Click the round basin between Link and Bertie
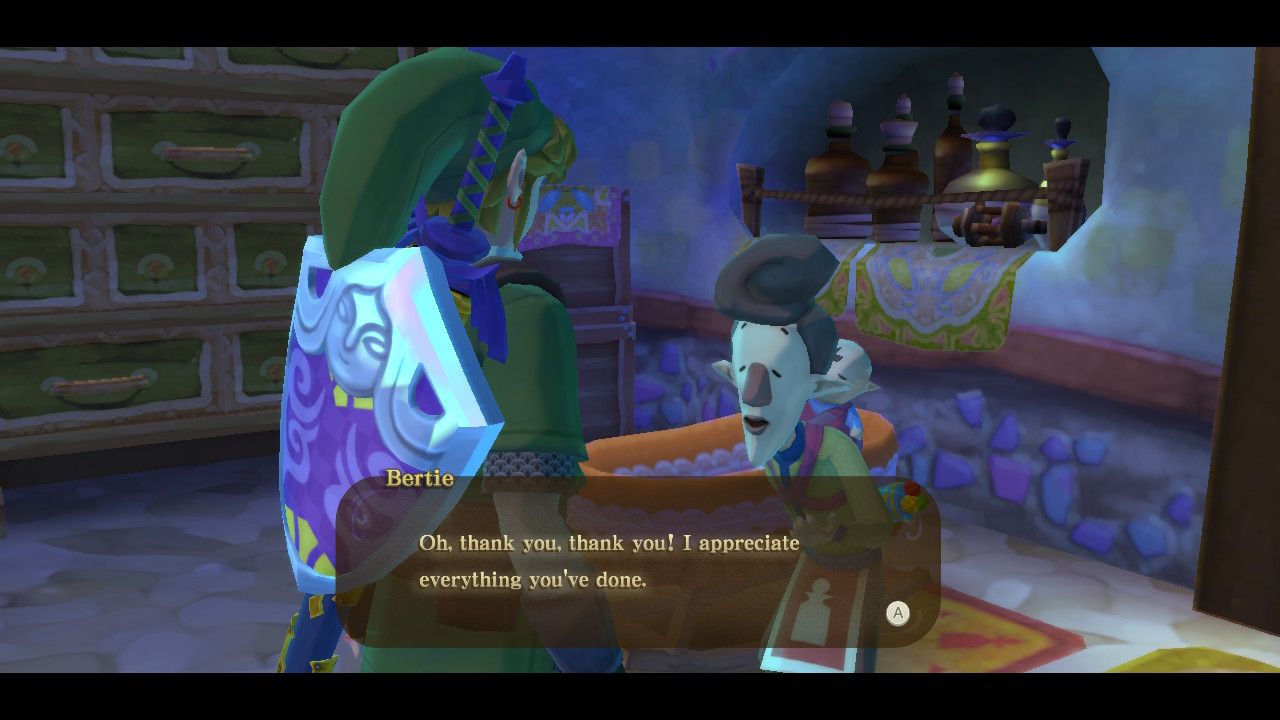The image size is (1280, 720). (x=690, y=470)
